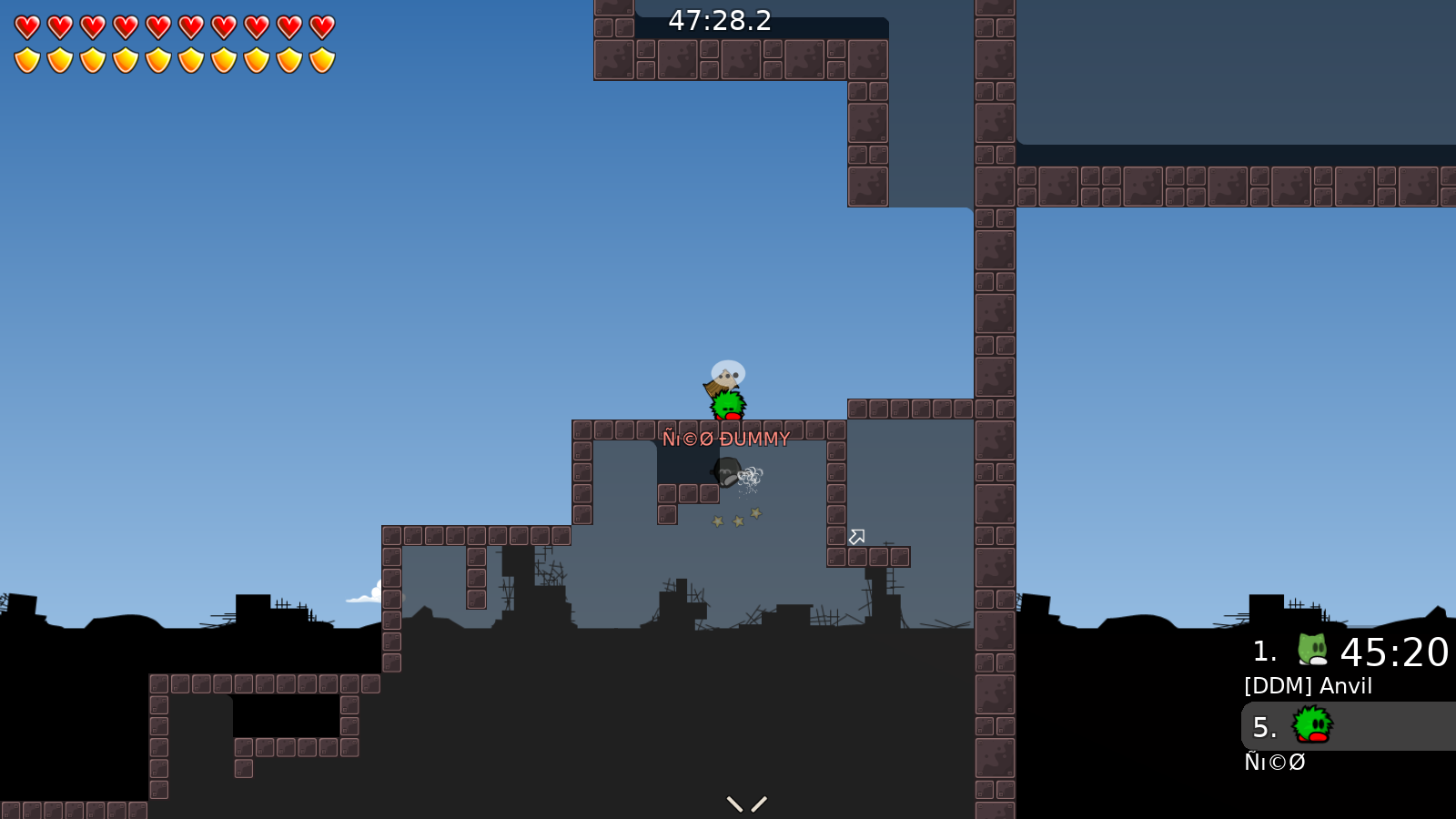Image resolution: width=1456 pixels, height=819 pixels.
Task: Collapse the race timer showing 47:28.2
Action: (718, 22)
